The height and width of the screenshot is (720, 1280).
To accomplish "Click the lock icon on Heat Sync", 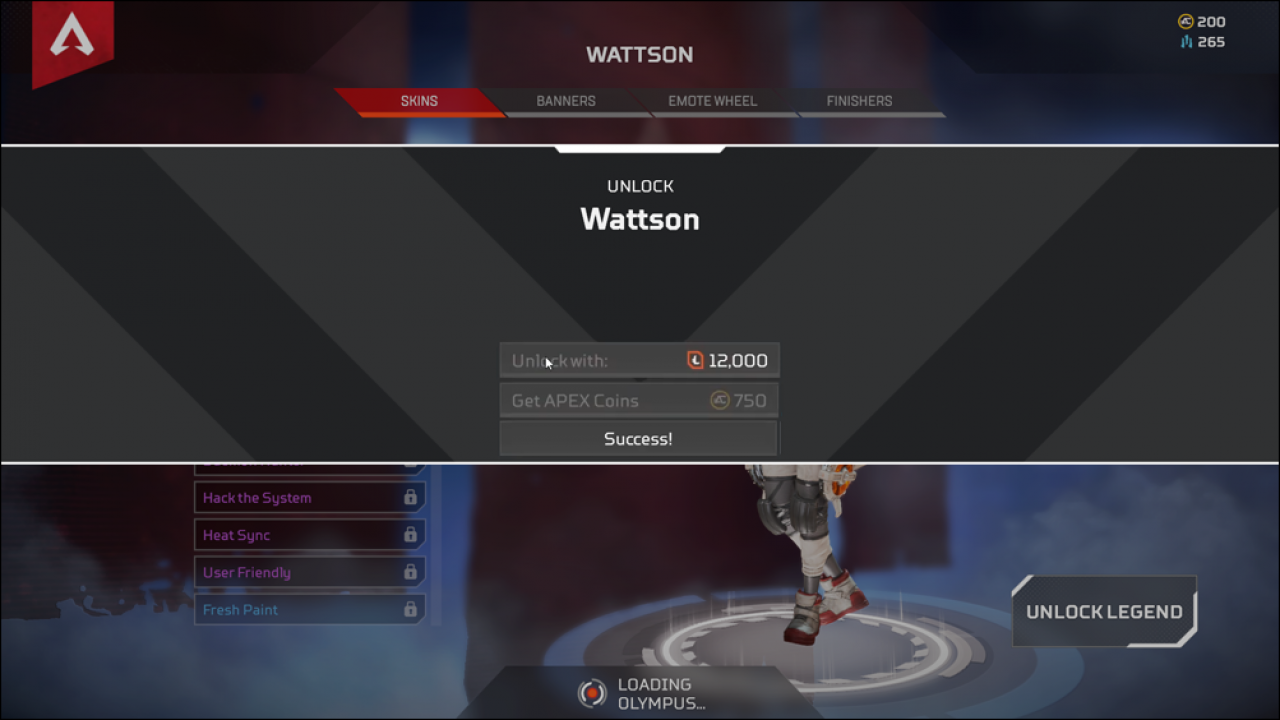I will (410, 535).
